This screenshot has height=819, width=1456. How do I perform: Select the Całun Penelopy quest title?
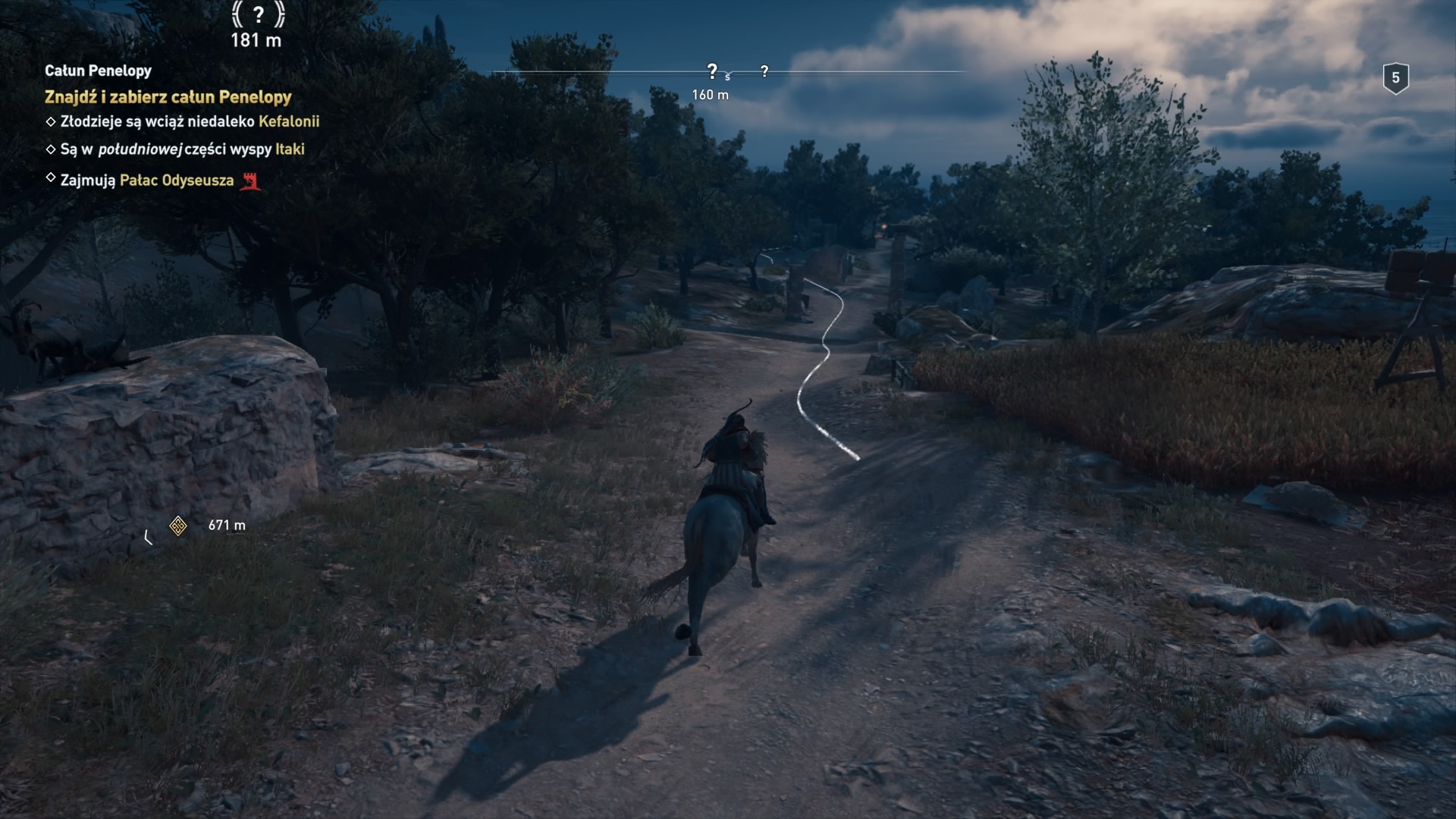98,71
